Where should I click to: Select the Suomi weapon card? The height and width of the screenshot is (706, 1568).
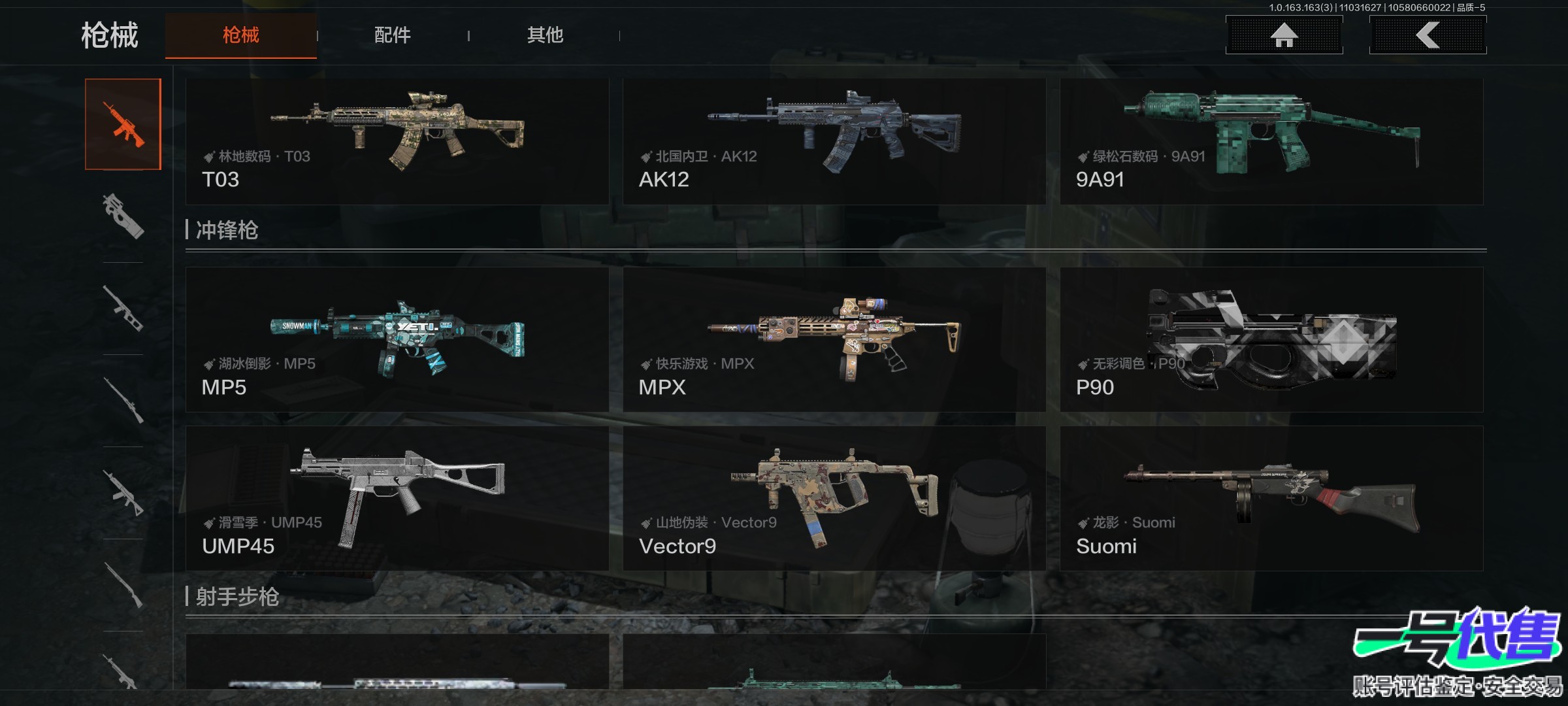pos(1271,498)
